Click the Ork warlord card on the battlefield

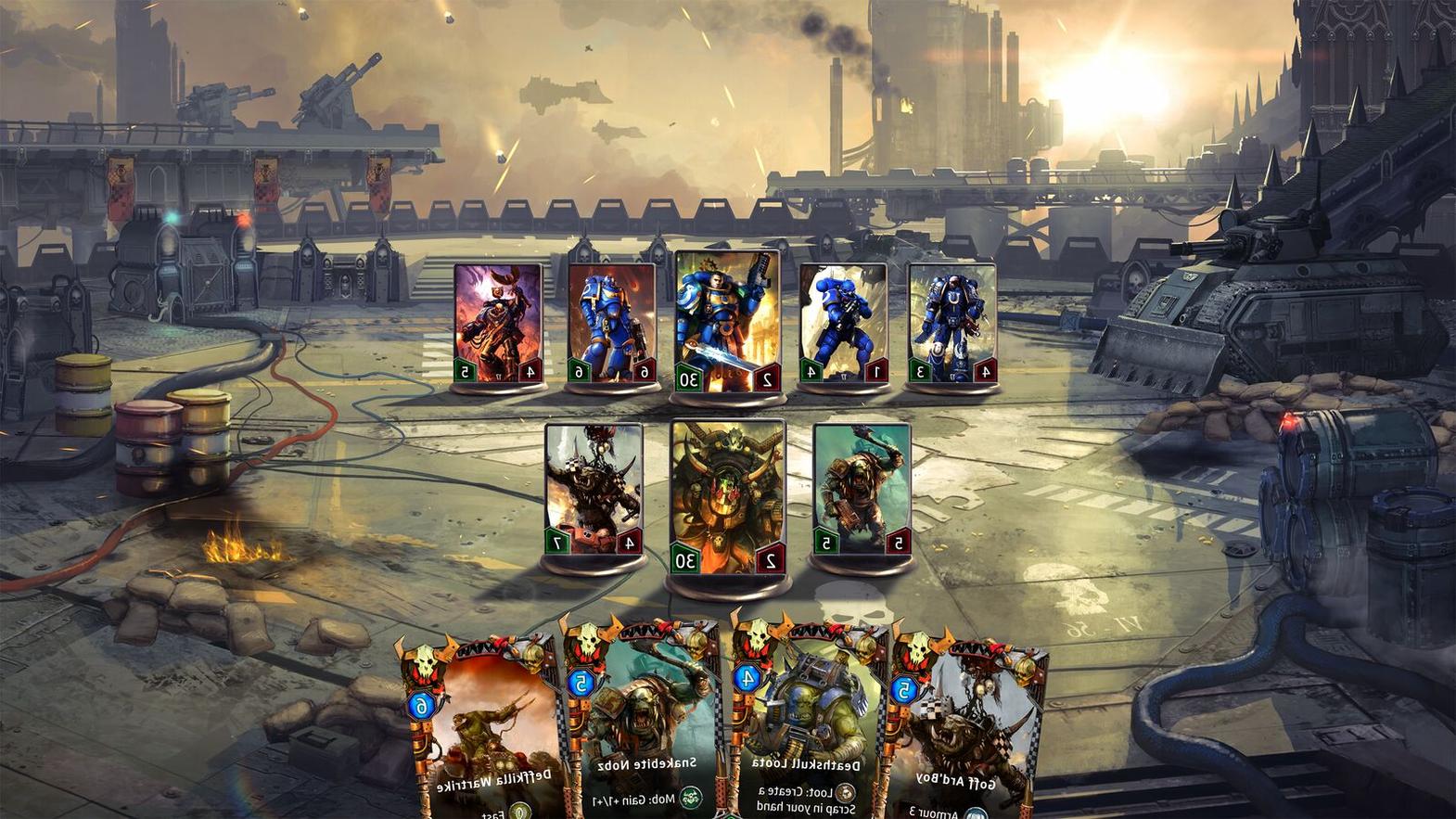pos(727,491)
